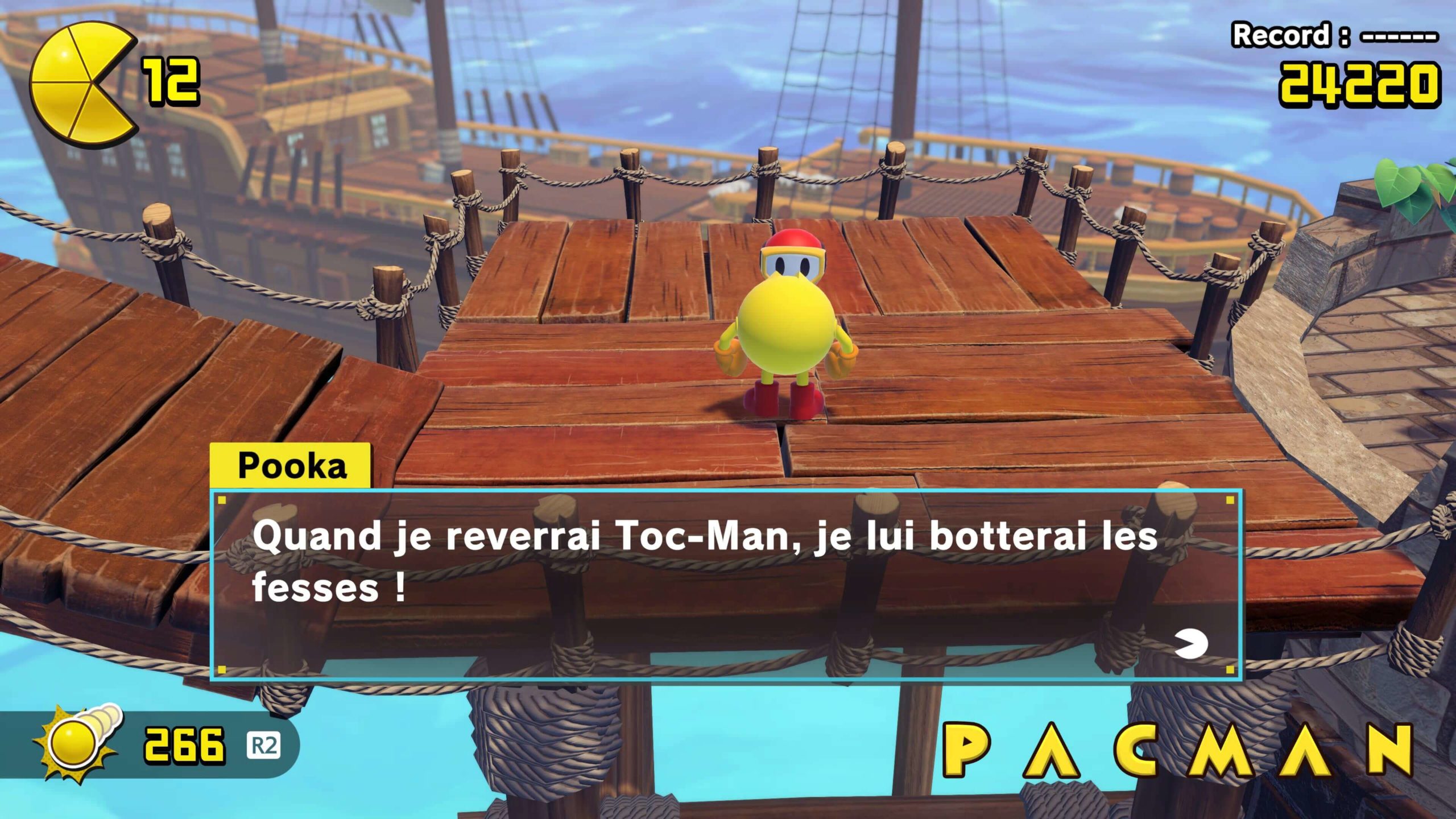
Task: Advance dialogue with the white Pac-Man arrow
Action: pyautogui.click(x=1191, y=644)
